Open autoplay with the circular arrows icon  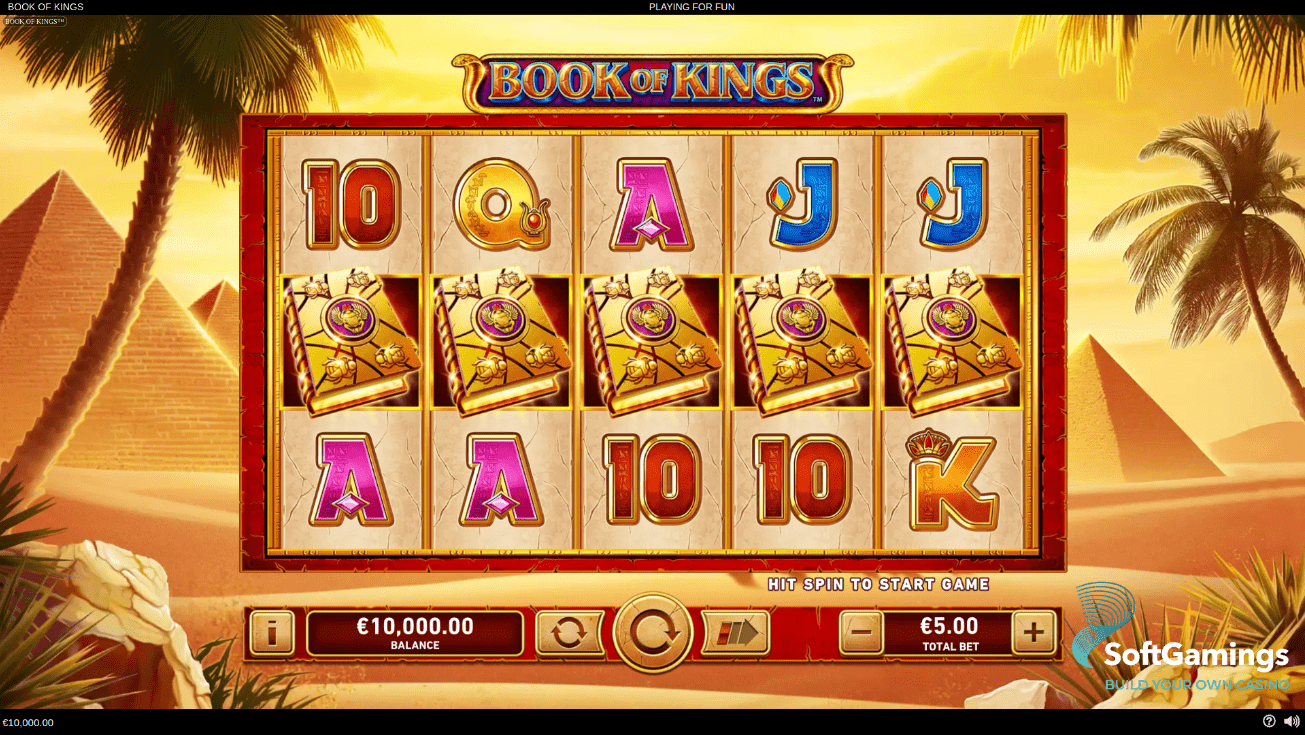click(x=569, y=632)
